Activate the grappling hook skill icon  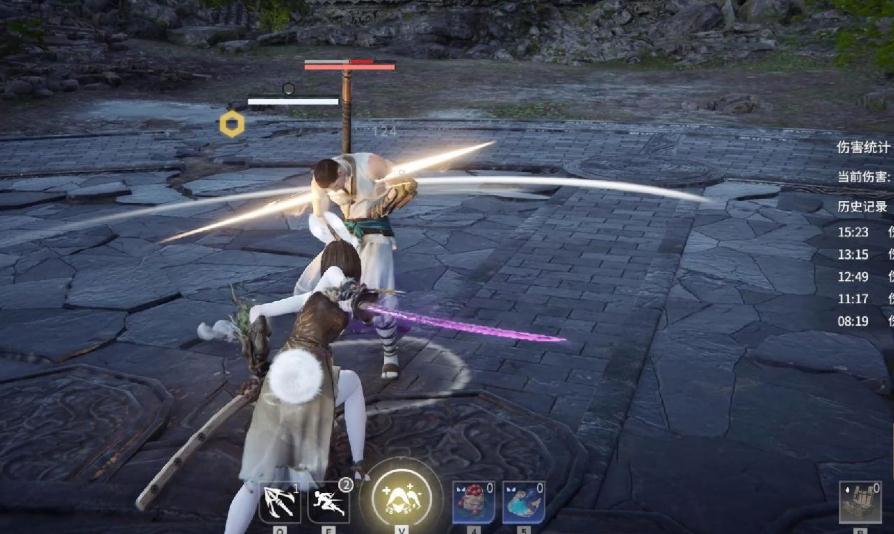[280, 501]
